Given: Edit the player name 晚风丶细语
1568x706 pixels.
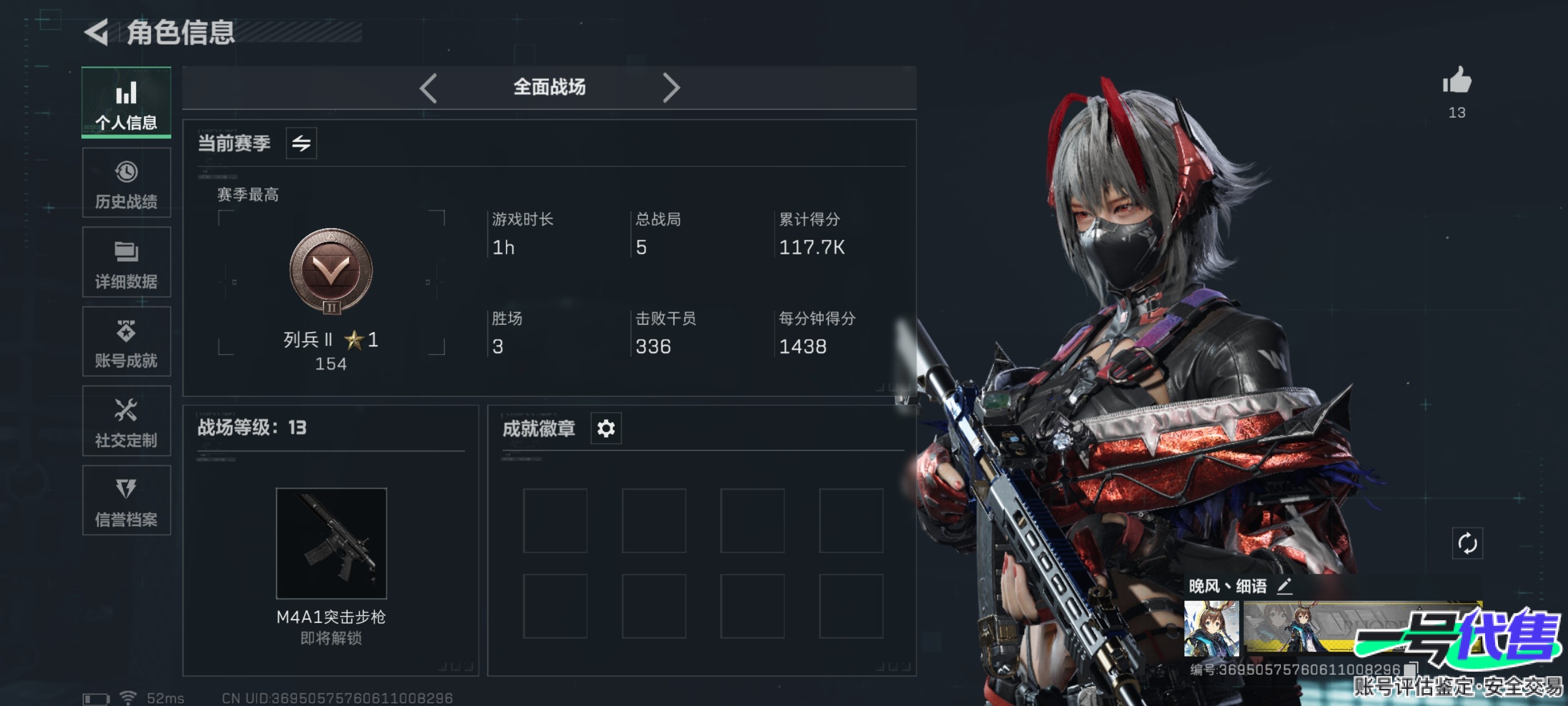Looking at the screenshot, I should tap(1284, 586).
